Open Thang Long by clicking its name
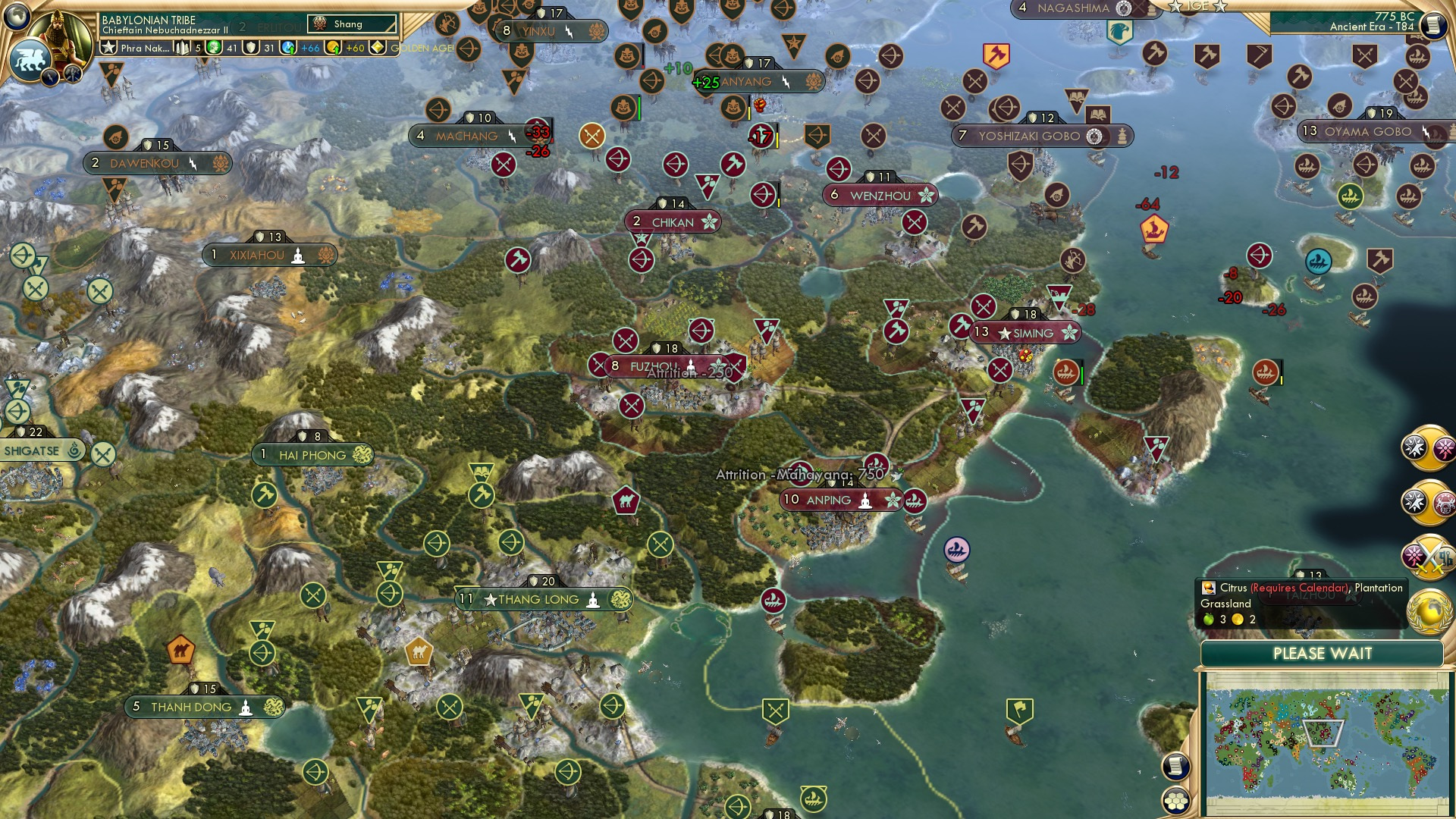This screenshot has width=1456, height=819. pos(538,599)
